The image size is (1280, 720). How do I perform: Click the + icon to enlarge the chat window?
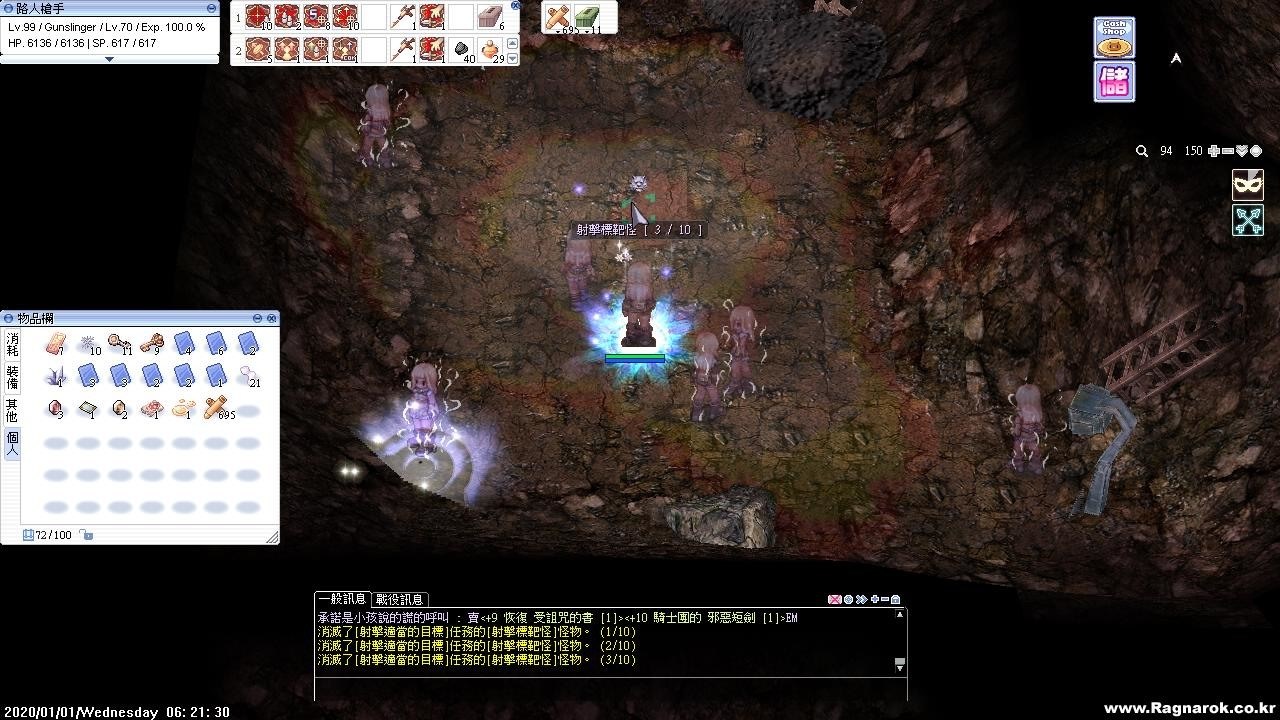(875, 599)
